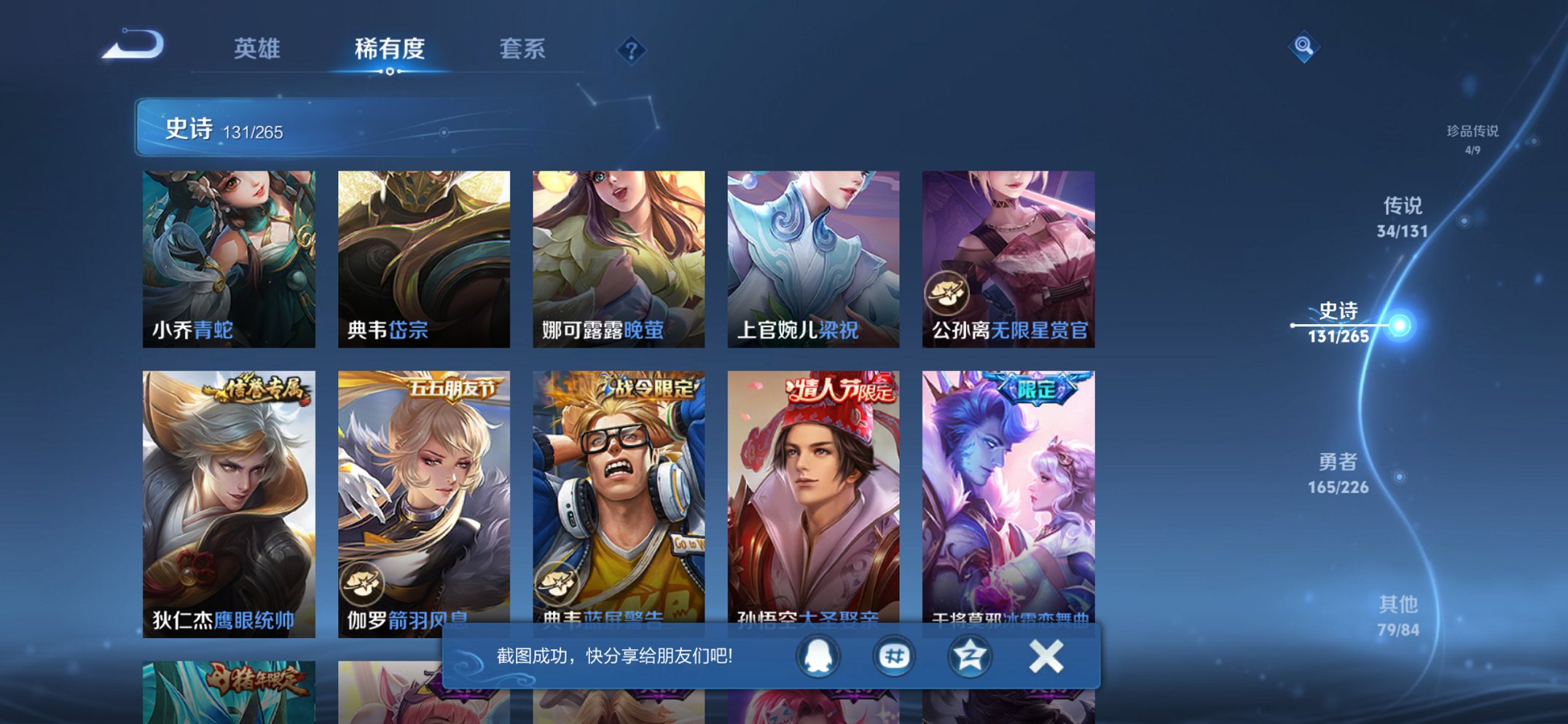Share screenshot via the QQ penguin icon
The height and width of the screenshot is (724, 1568).
coord(818,656)
